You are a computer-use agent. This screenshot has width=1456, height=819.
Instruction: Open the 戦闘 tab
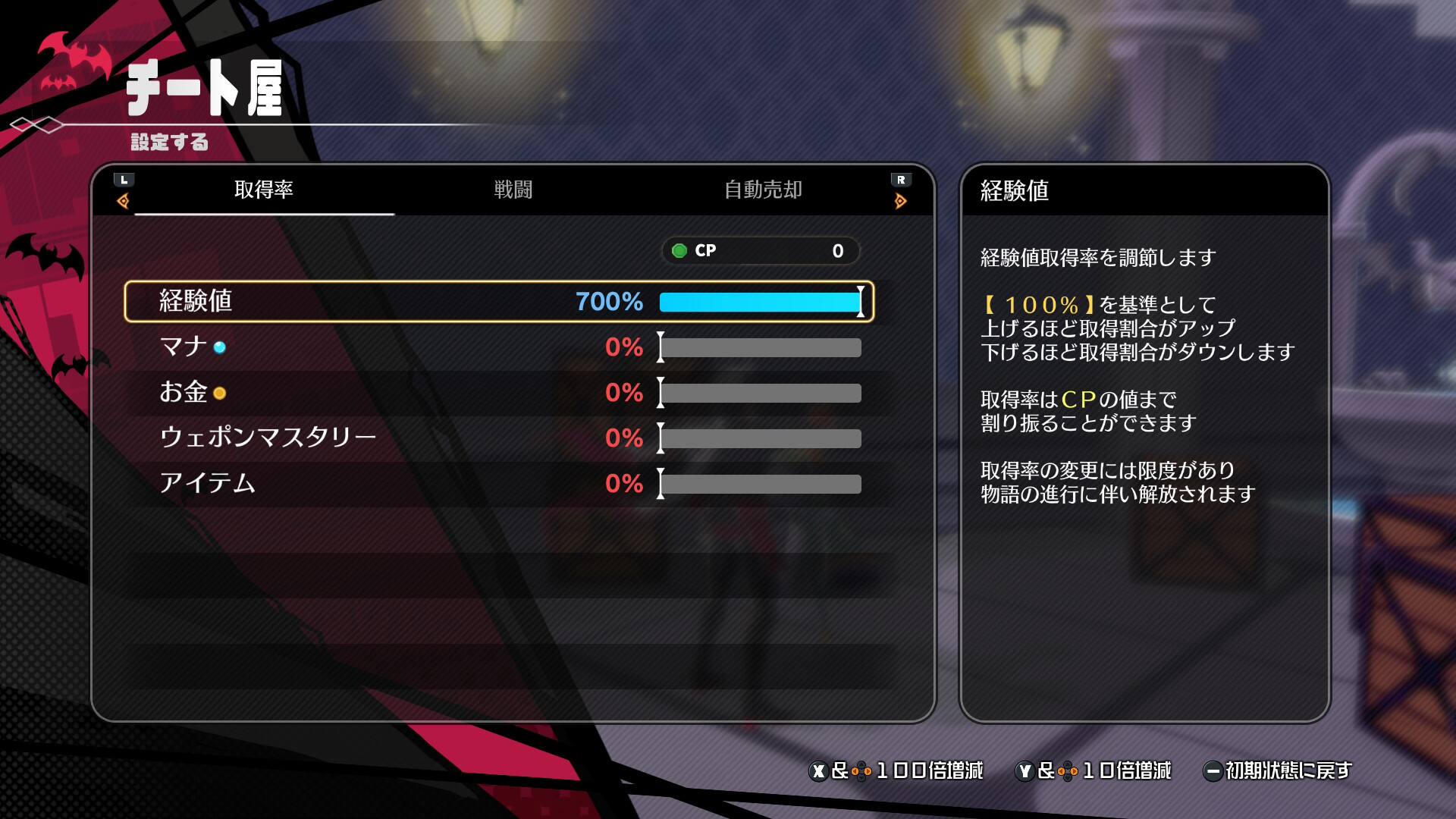513,190
